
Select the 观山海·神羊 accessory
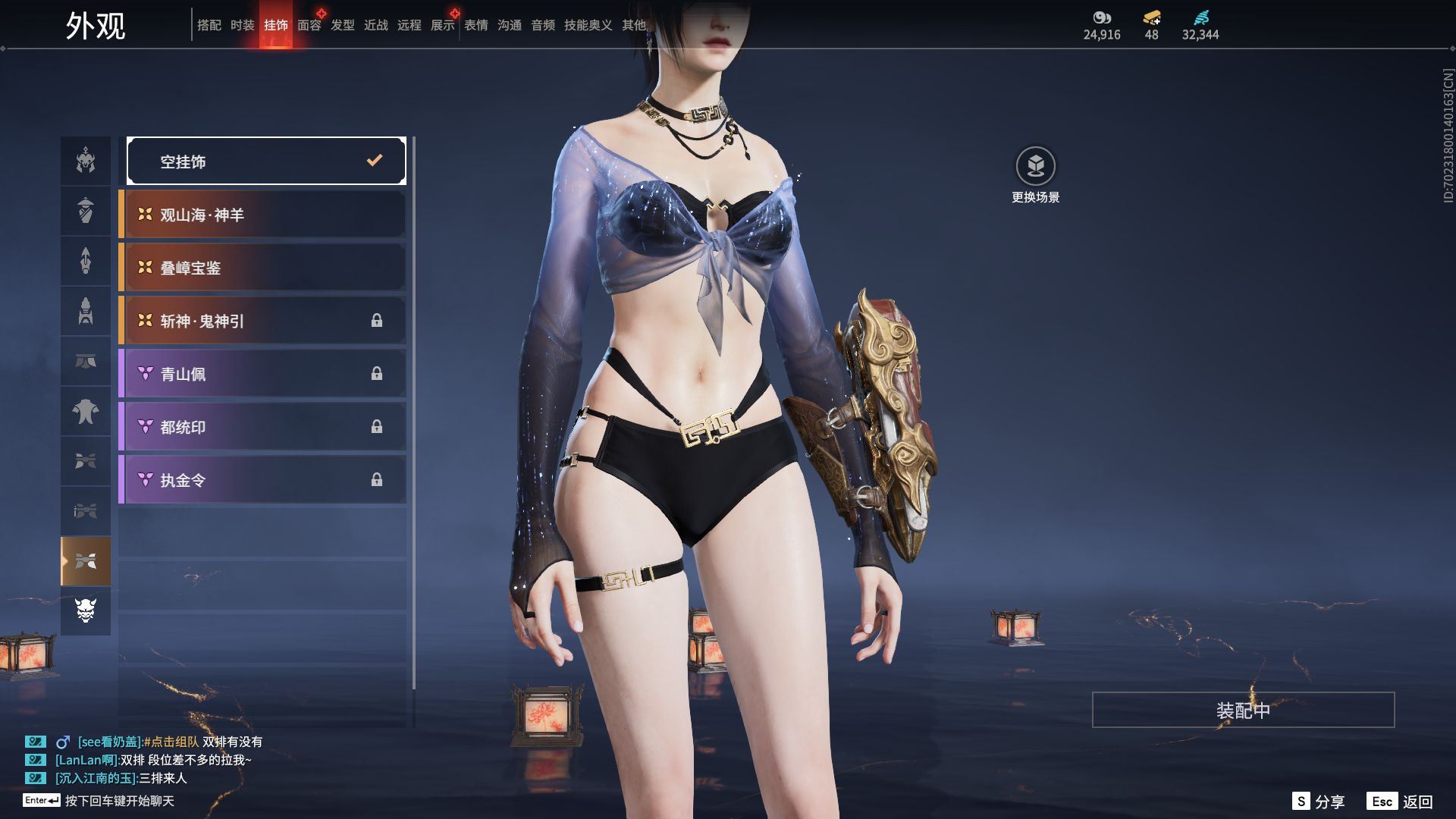(x=262, y=215)
